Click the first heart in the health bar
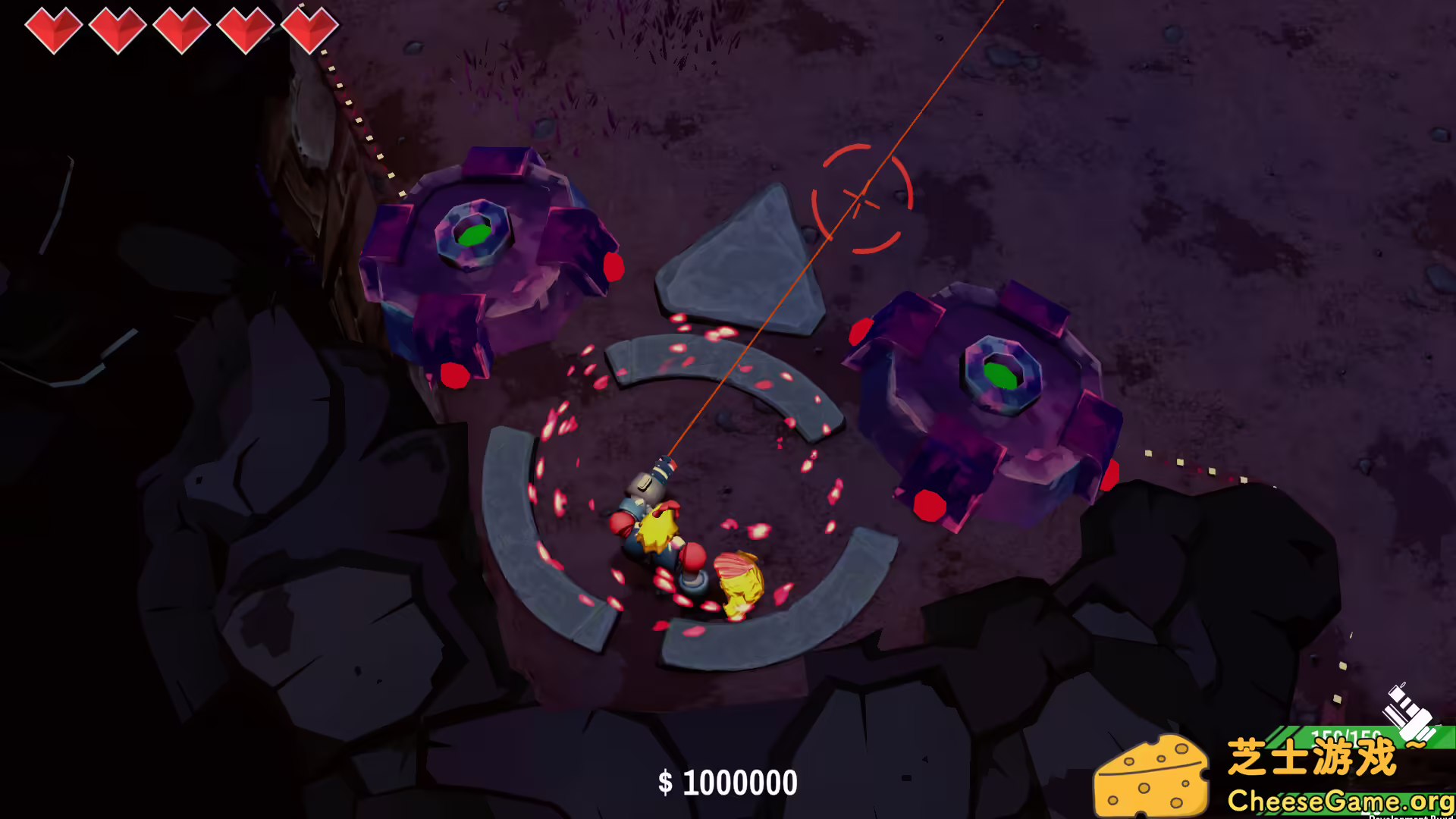 click(x=53, y=30)
